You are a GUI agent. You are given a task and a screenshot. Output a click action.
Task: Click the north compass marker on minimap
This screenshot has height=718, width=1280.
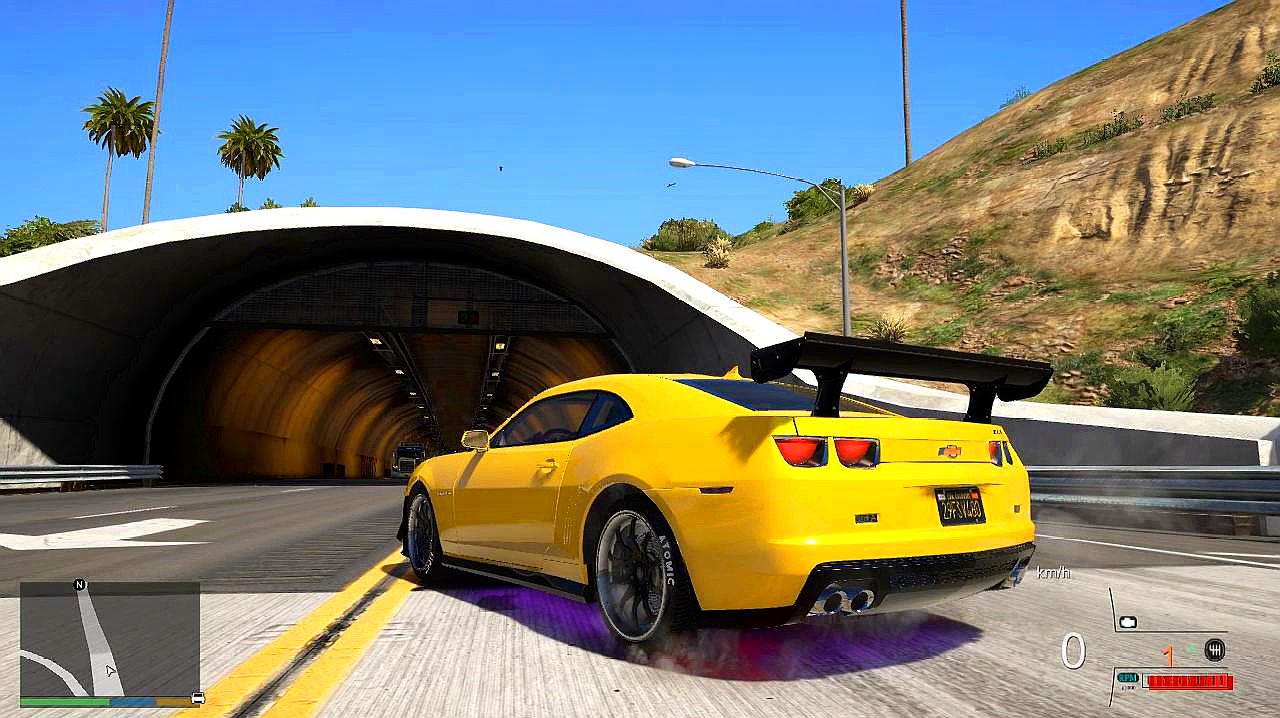point(80,584)
